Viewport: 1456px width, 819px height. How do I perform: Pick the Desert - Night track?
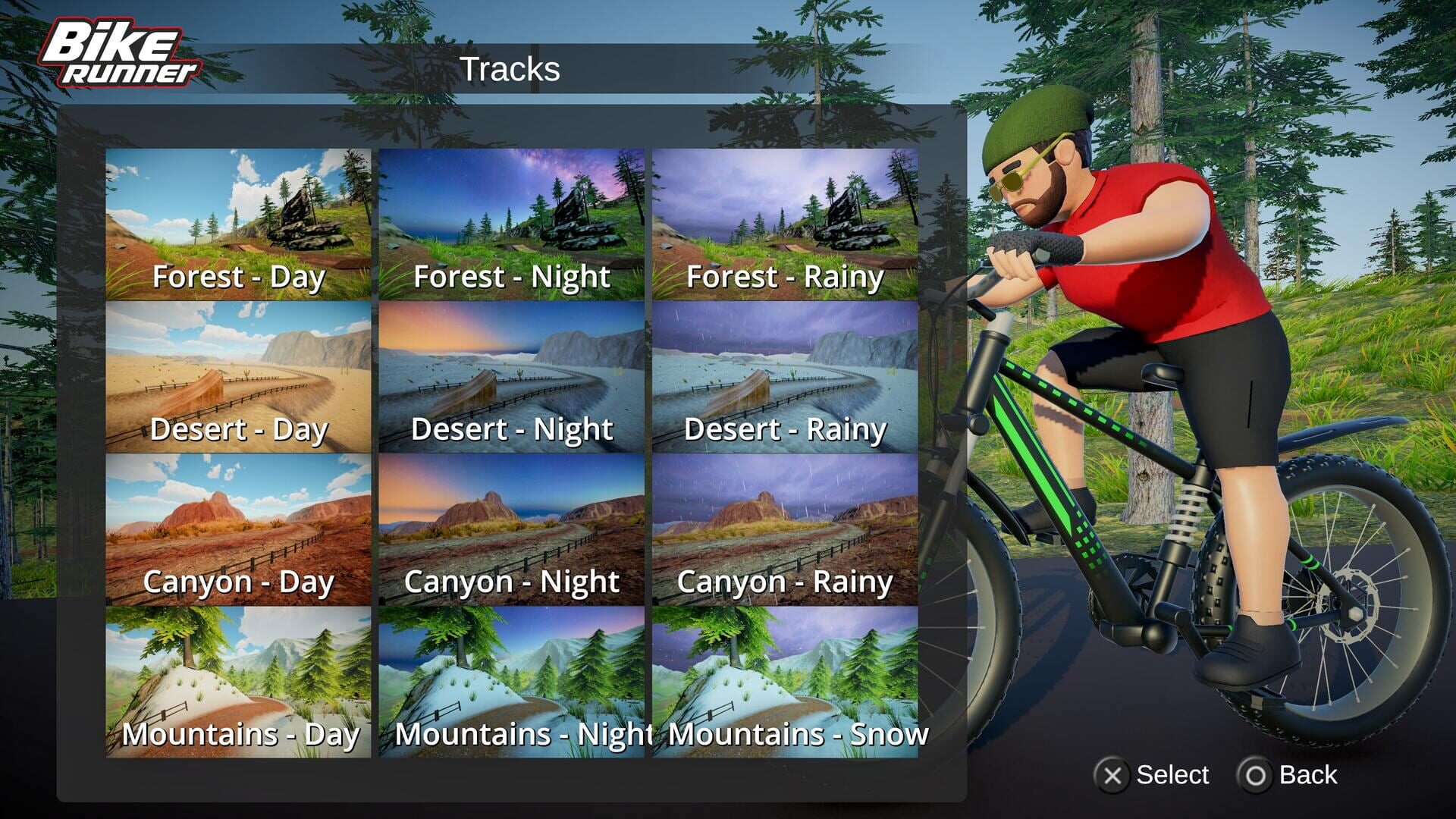pyautogui.click(x=512, y=375)
